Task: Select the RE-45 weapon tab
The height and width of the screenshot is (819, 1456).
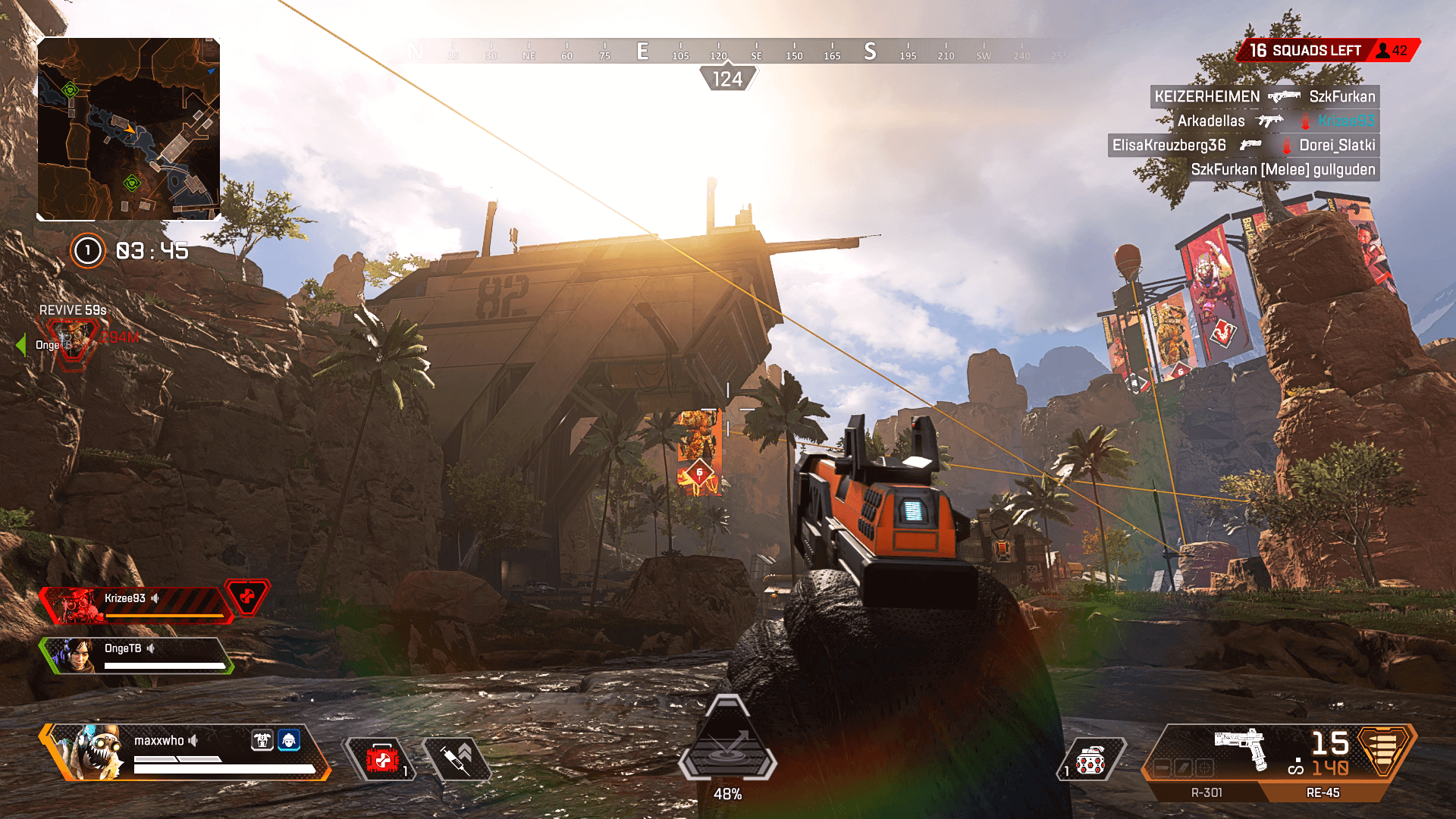Action: (1323, 792)
